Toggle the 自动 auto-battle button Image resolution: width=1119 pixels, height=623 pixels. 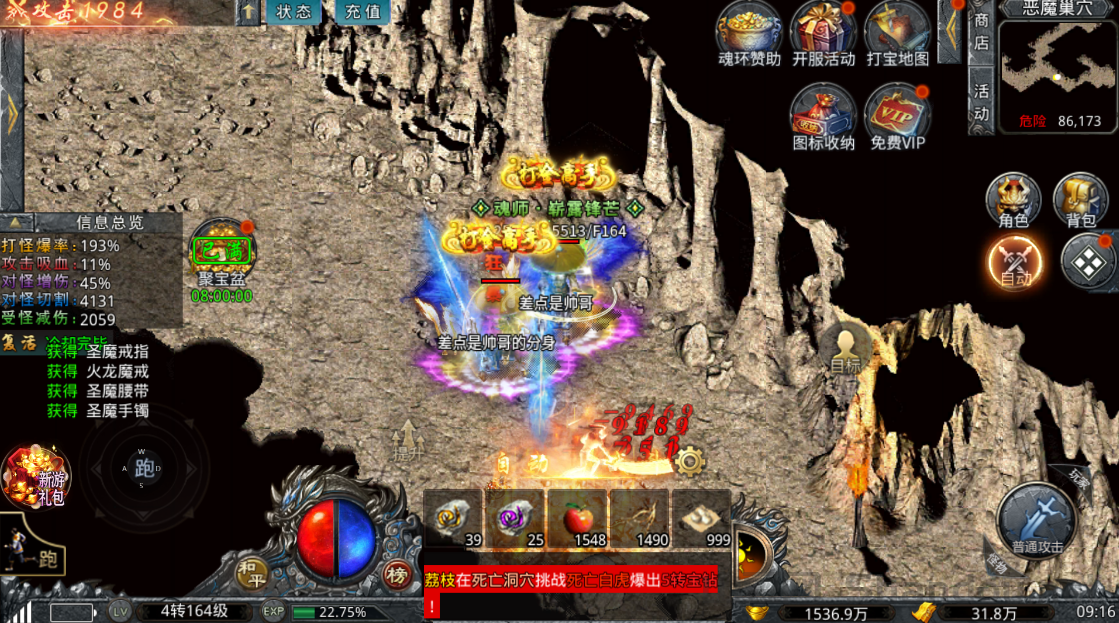[x=1015, y=262]
